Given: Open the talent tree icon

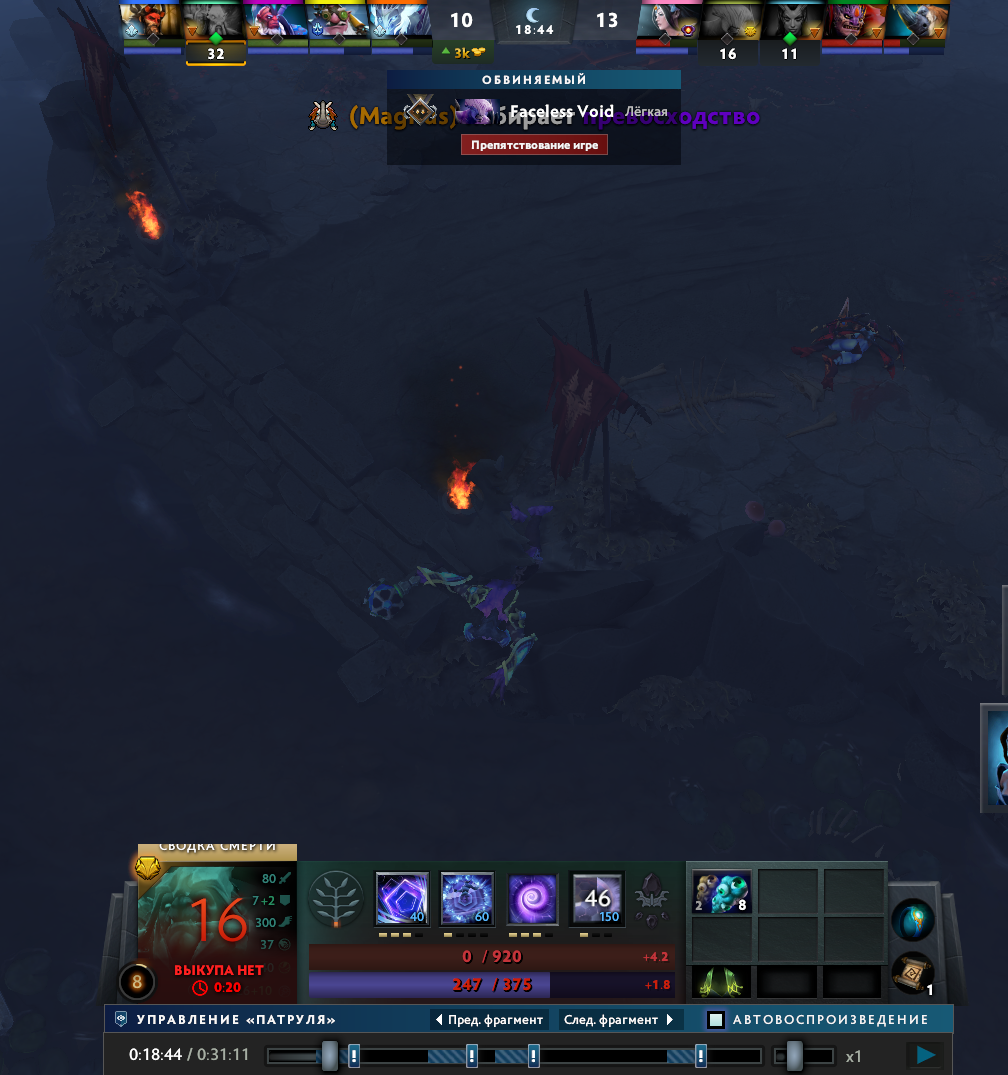Looking at the screenshot, I should (x=336, y=898).
